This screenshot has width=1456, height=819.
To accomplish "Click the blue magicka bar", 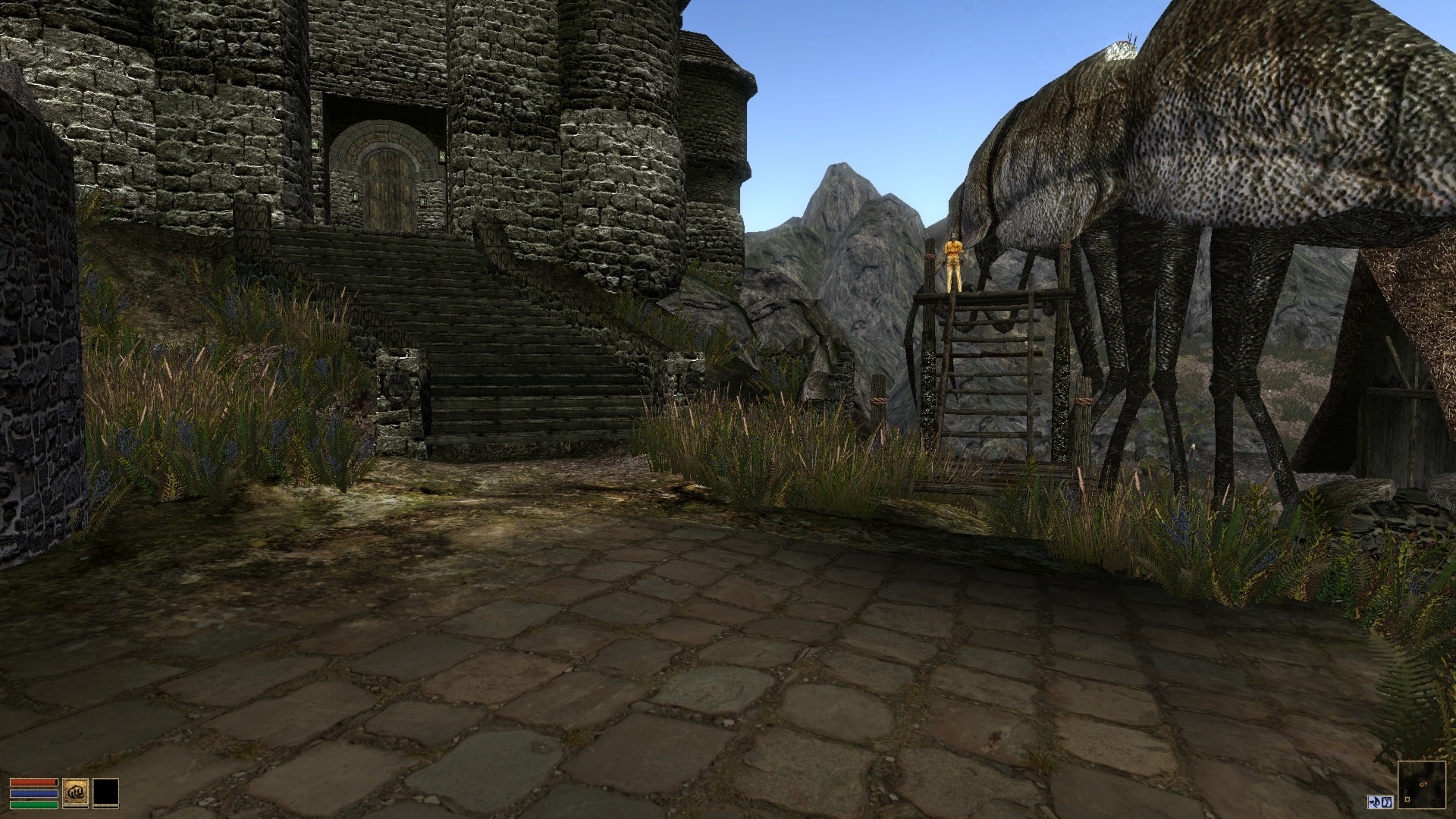I will [34, 792].
